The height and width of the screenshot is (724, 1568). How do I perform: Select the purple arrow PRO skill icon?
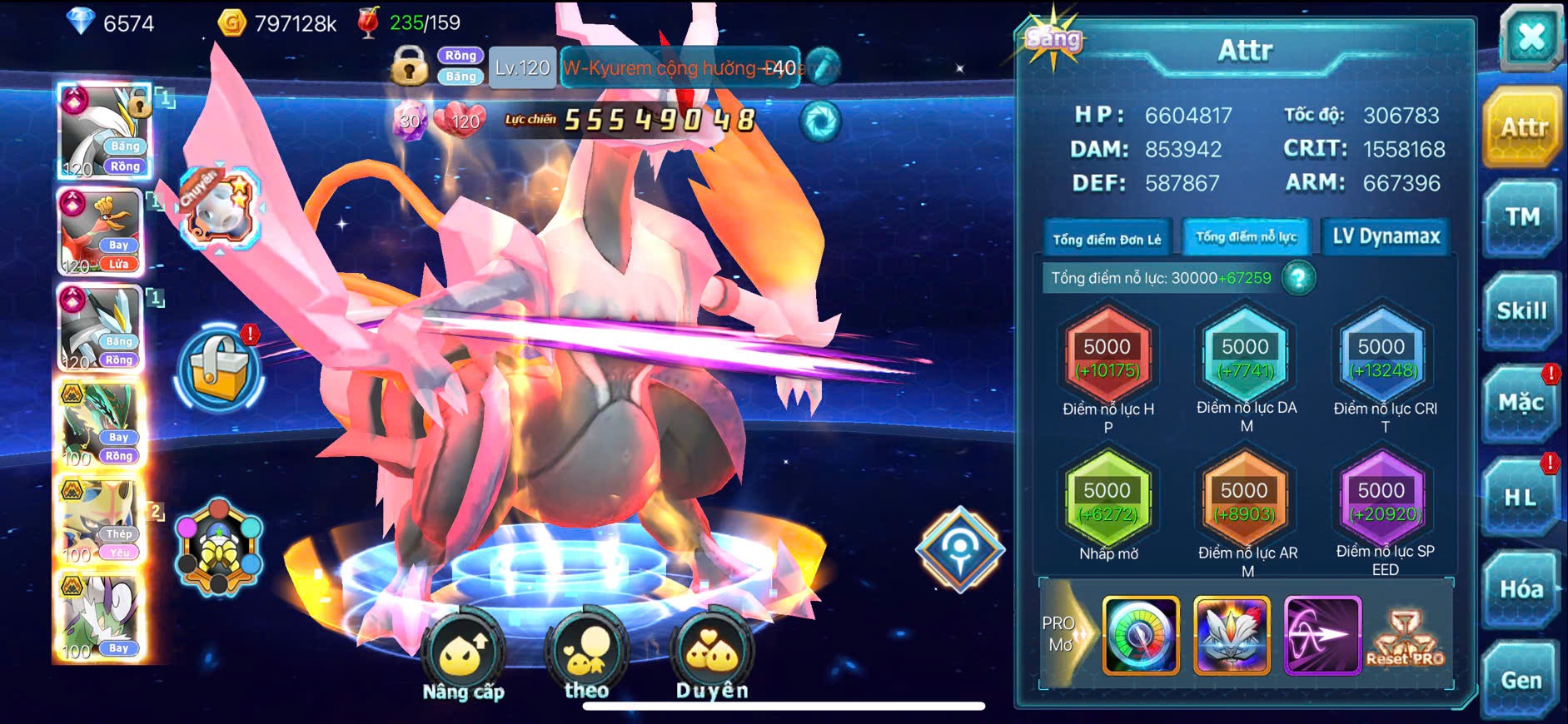coord(1322,635)
